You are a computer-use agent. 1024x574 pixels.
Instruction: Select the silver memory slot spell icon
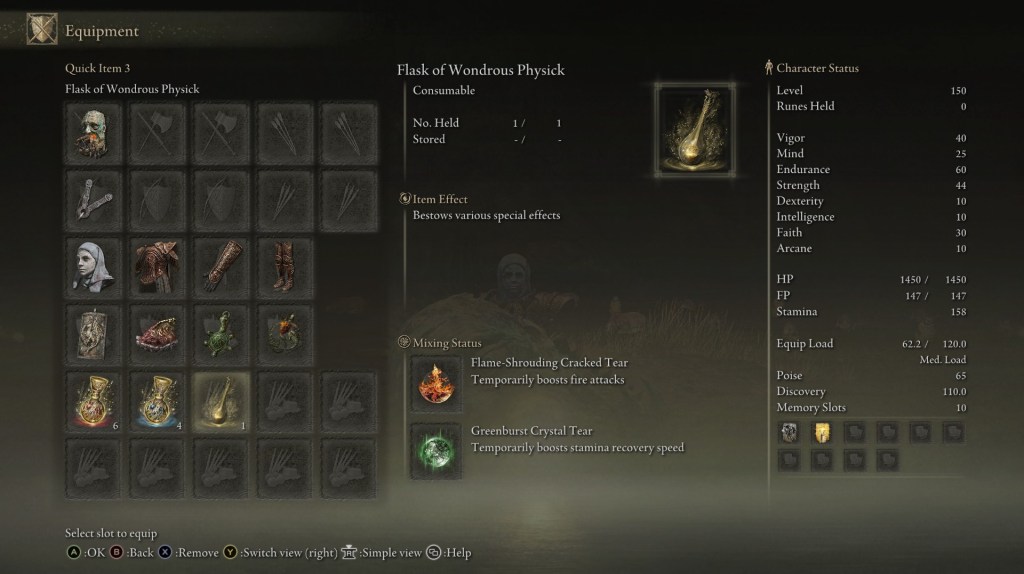coord(791,432)
